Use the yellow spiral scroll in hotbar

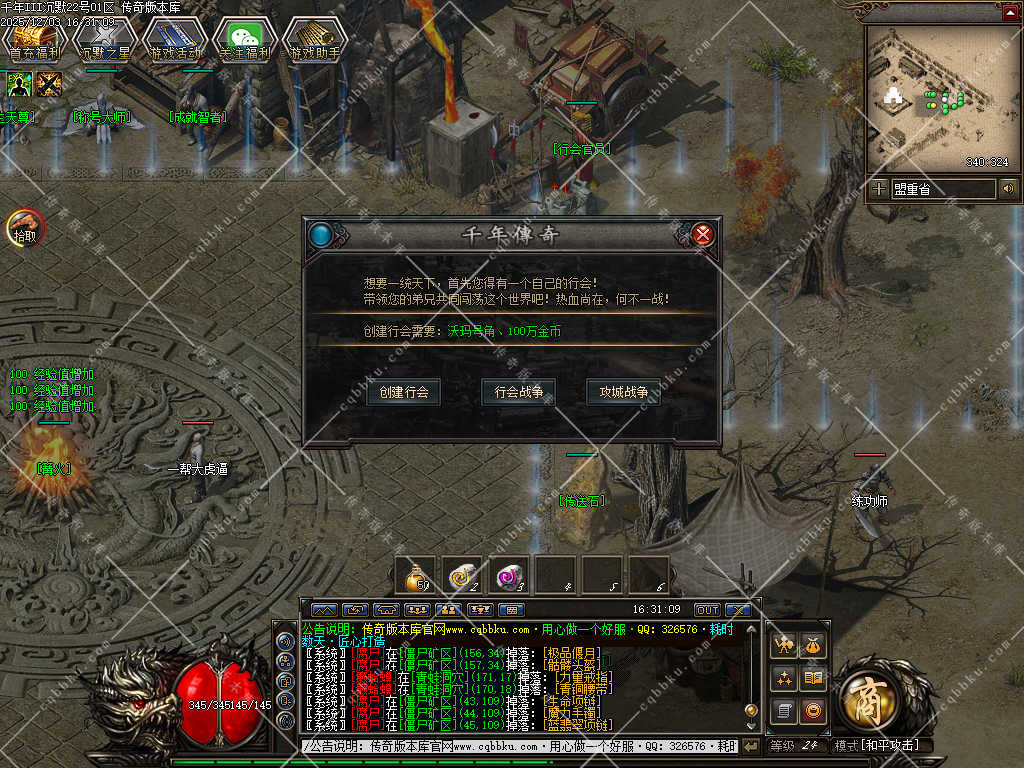pos(463,575)
